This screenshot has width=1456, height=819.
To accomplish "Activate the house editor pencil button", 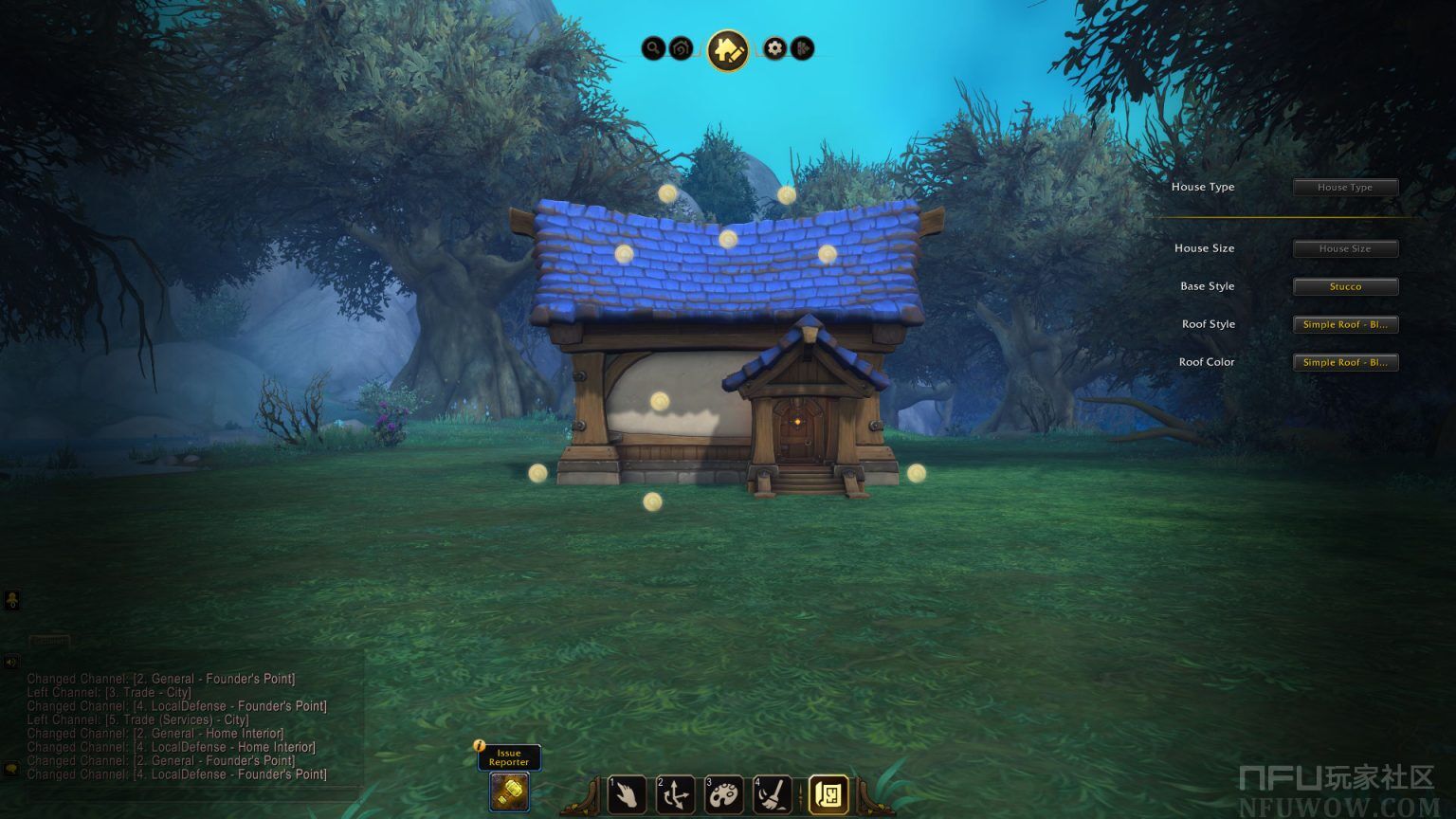I will pyautogui.click(x=727, y=49).
